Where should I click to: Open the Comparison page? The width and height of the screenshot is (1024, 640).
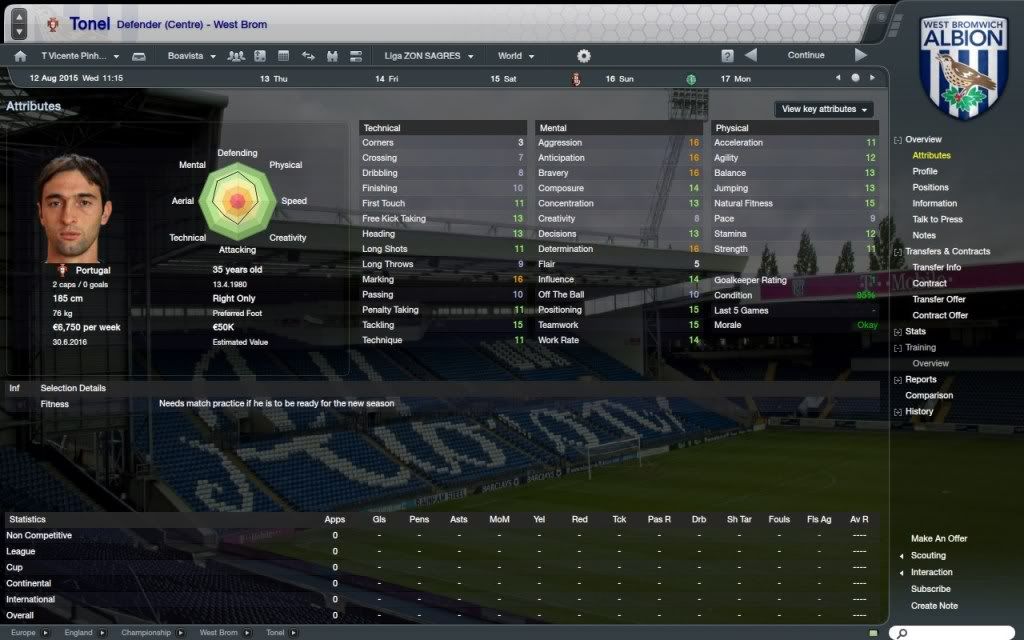929,396
